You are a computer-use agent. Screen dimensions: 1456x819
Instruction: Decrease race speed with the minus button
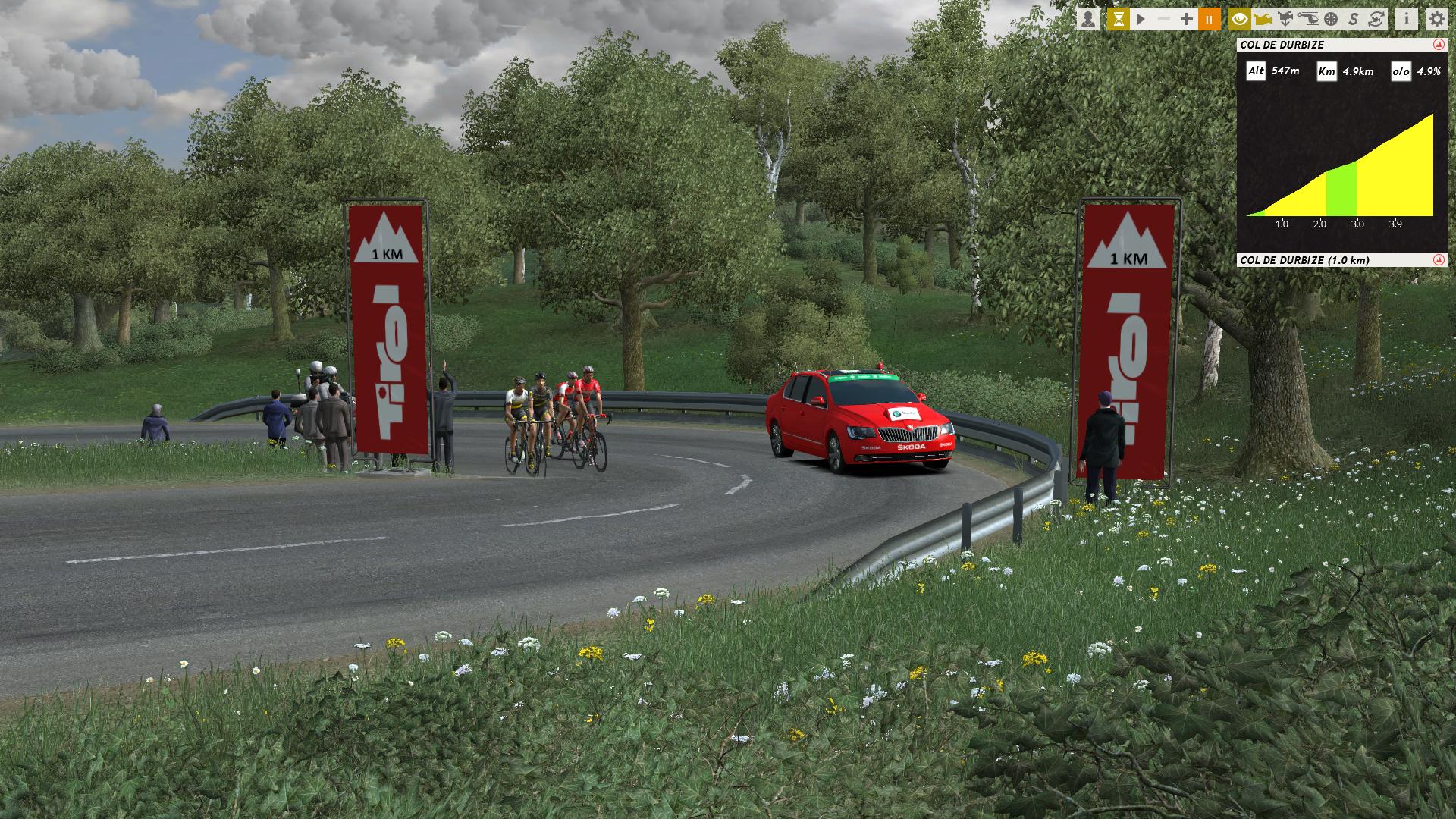[1164, 19]
